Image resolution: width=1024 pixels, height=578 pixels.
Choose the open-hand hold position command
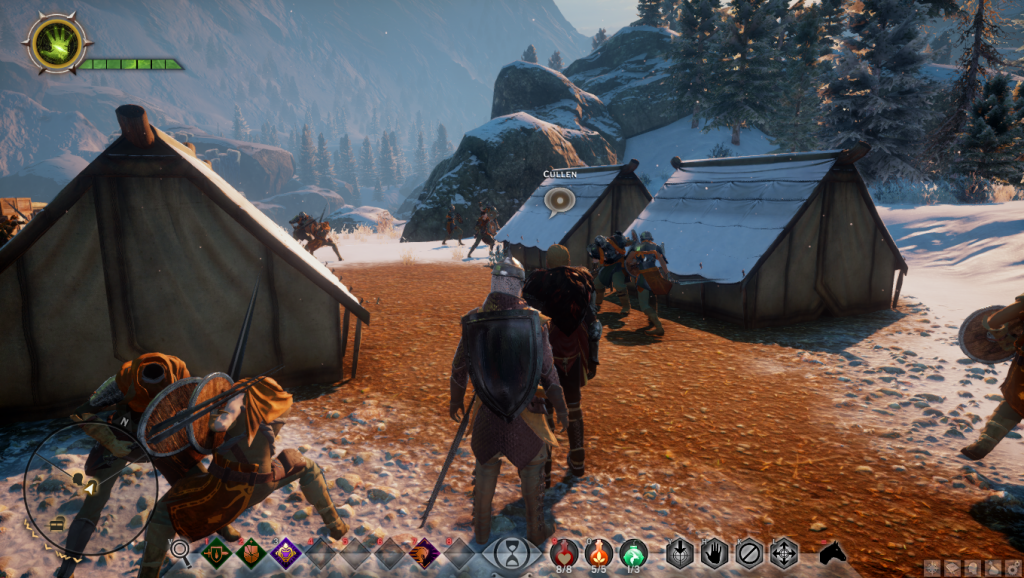coord(714,552)
